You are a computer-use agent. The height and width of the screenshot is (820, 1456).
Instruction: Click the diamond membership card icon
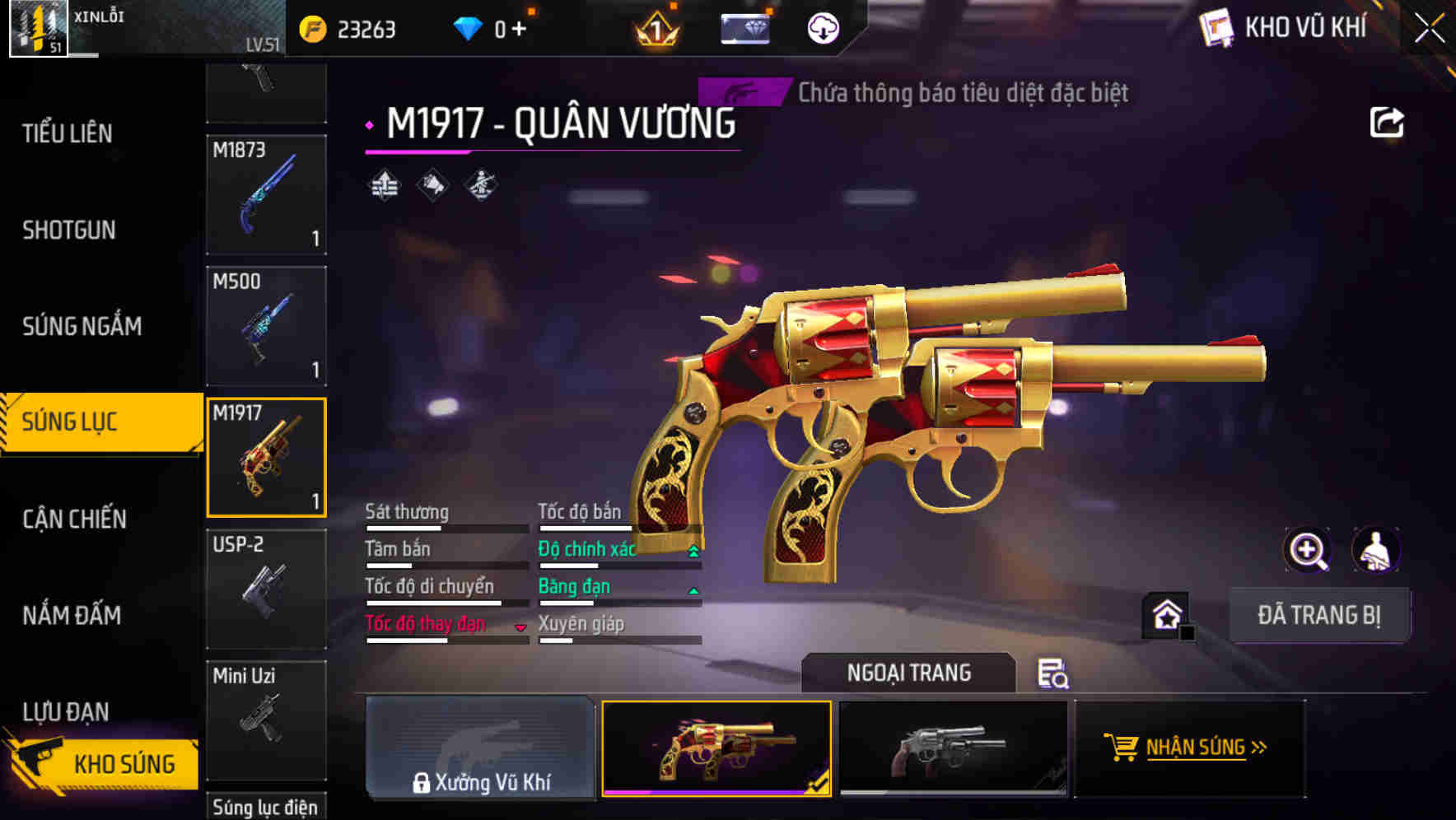pyautogui.click(x=744, y=28)
